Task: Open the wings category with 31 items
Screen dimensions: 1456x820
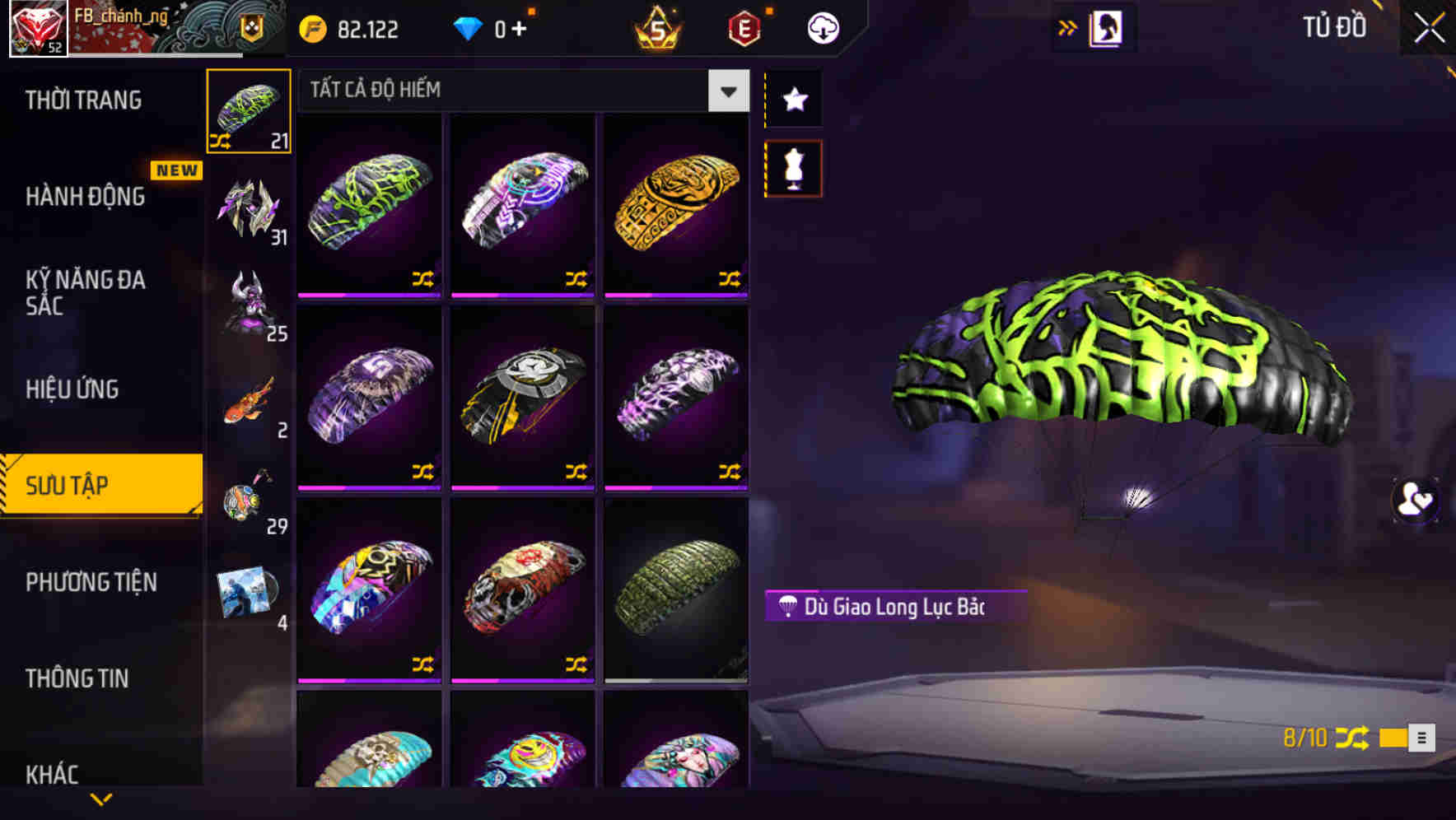Action: 248,206
